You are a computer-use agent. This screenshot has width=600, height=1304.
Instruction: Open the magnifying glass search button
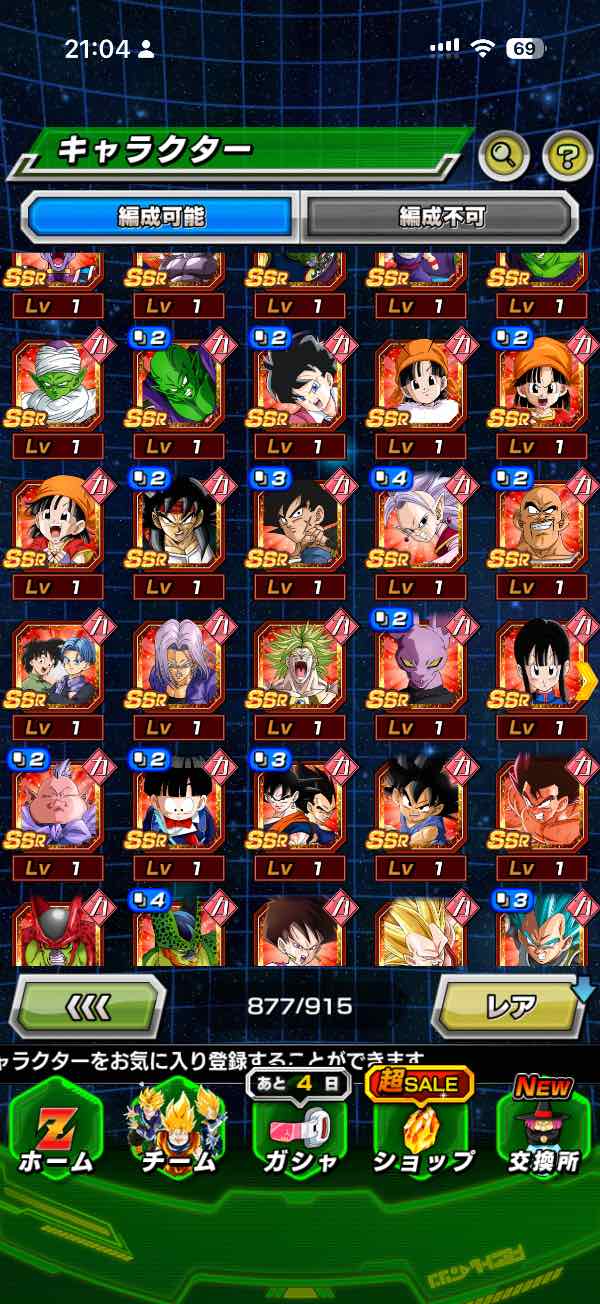click(x=504, y=154)
